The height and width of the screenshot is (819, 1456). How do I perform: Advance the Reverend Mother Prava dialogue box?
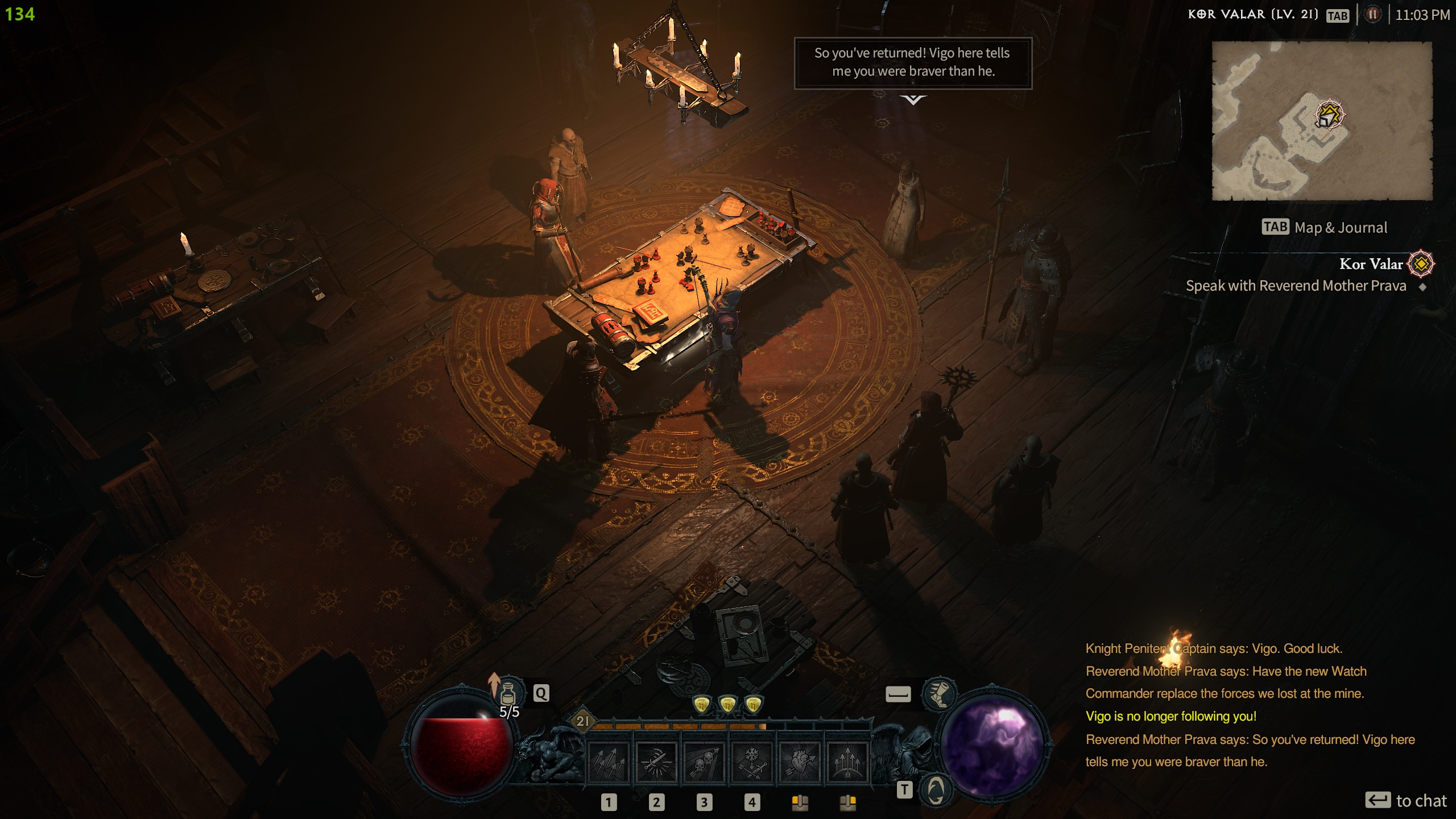click(x=913, y=63)
